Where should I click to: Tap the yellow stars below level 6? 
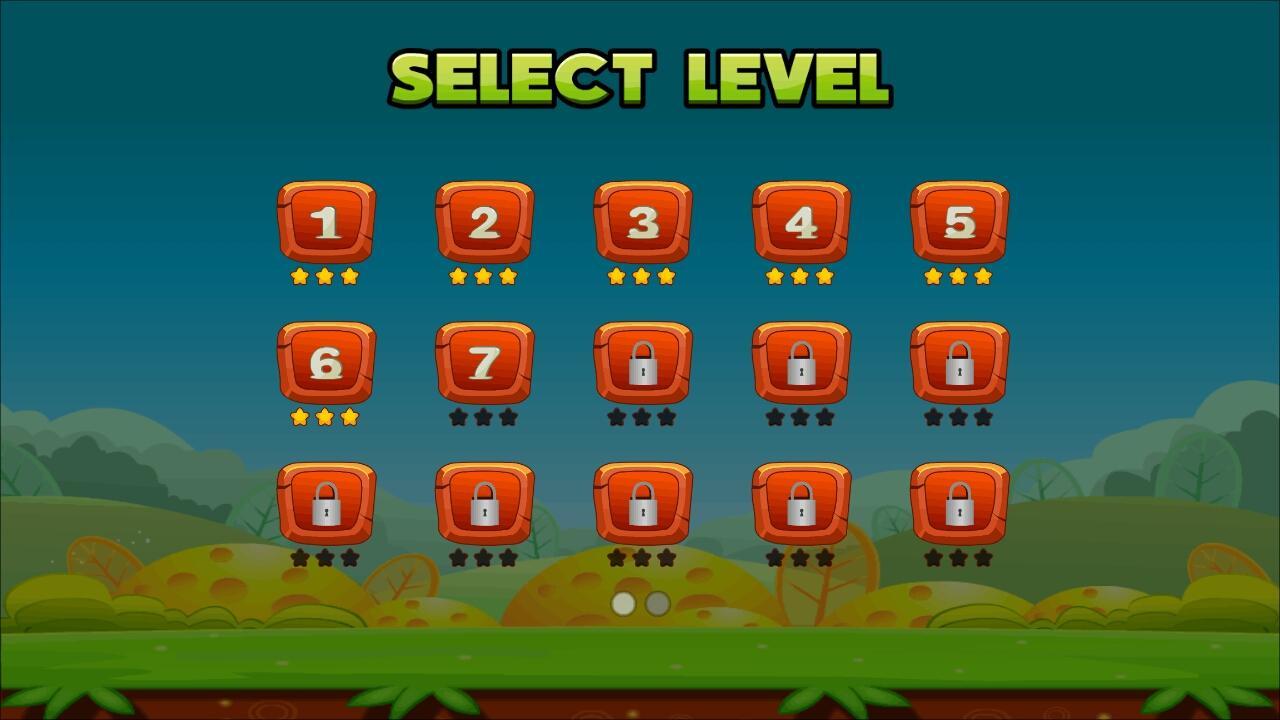click(326, 418)
